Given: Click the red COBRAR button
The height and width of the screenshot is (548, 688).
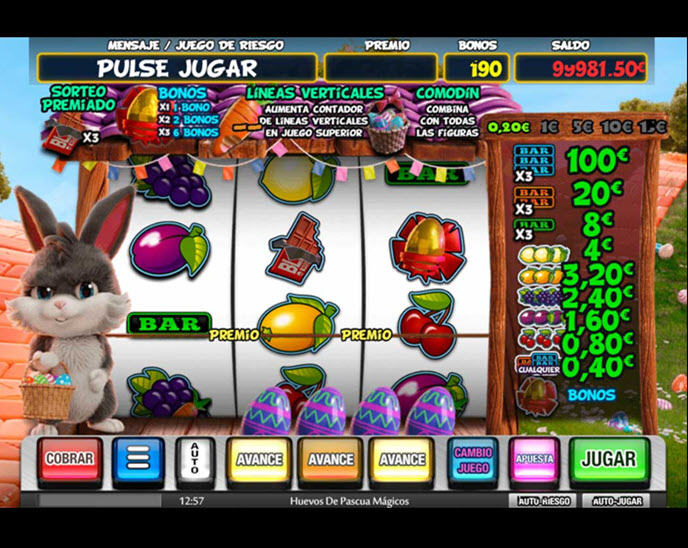Looking at the screenshot, I should click(x=69, y=459).
